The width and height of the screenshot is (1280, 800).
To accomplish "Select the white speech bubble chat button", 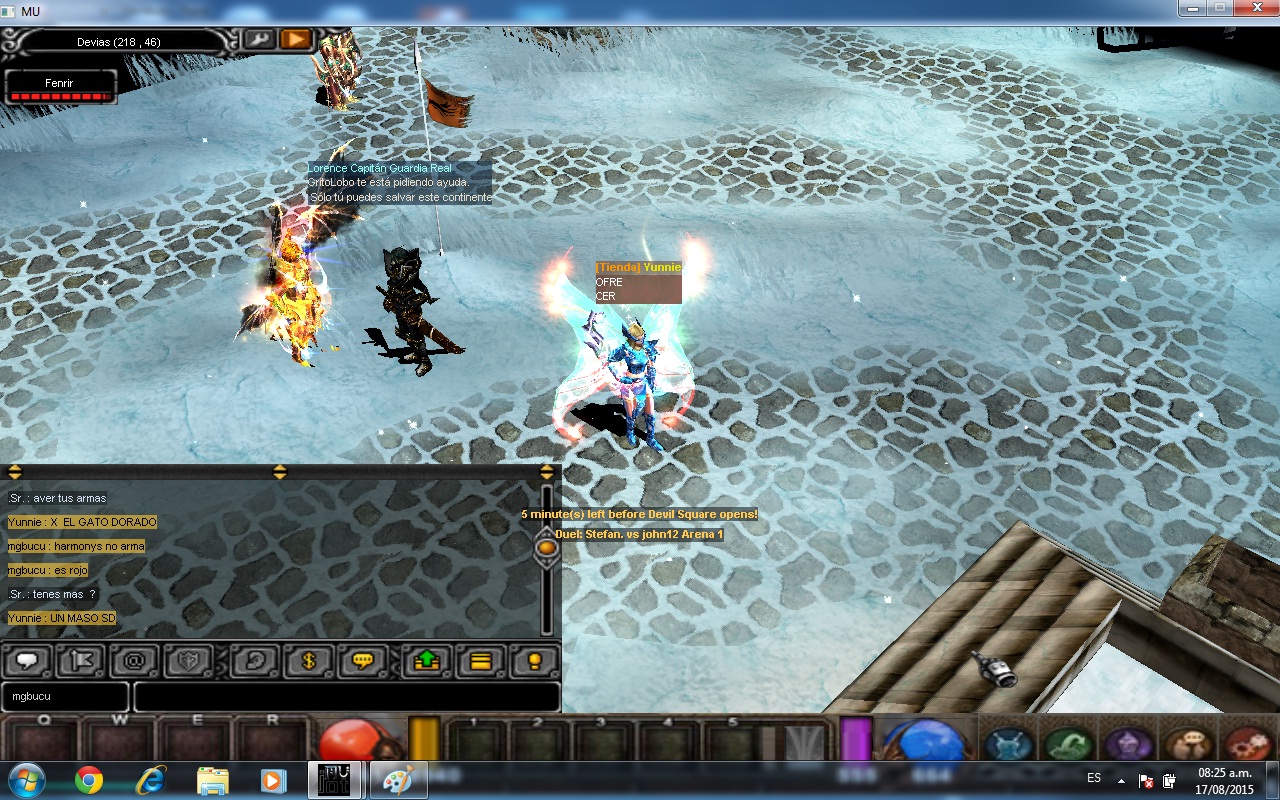I will pos(28,661).
